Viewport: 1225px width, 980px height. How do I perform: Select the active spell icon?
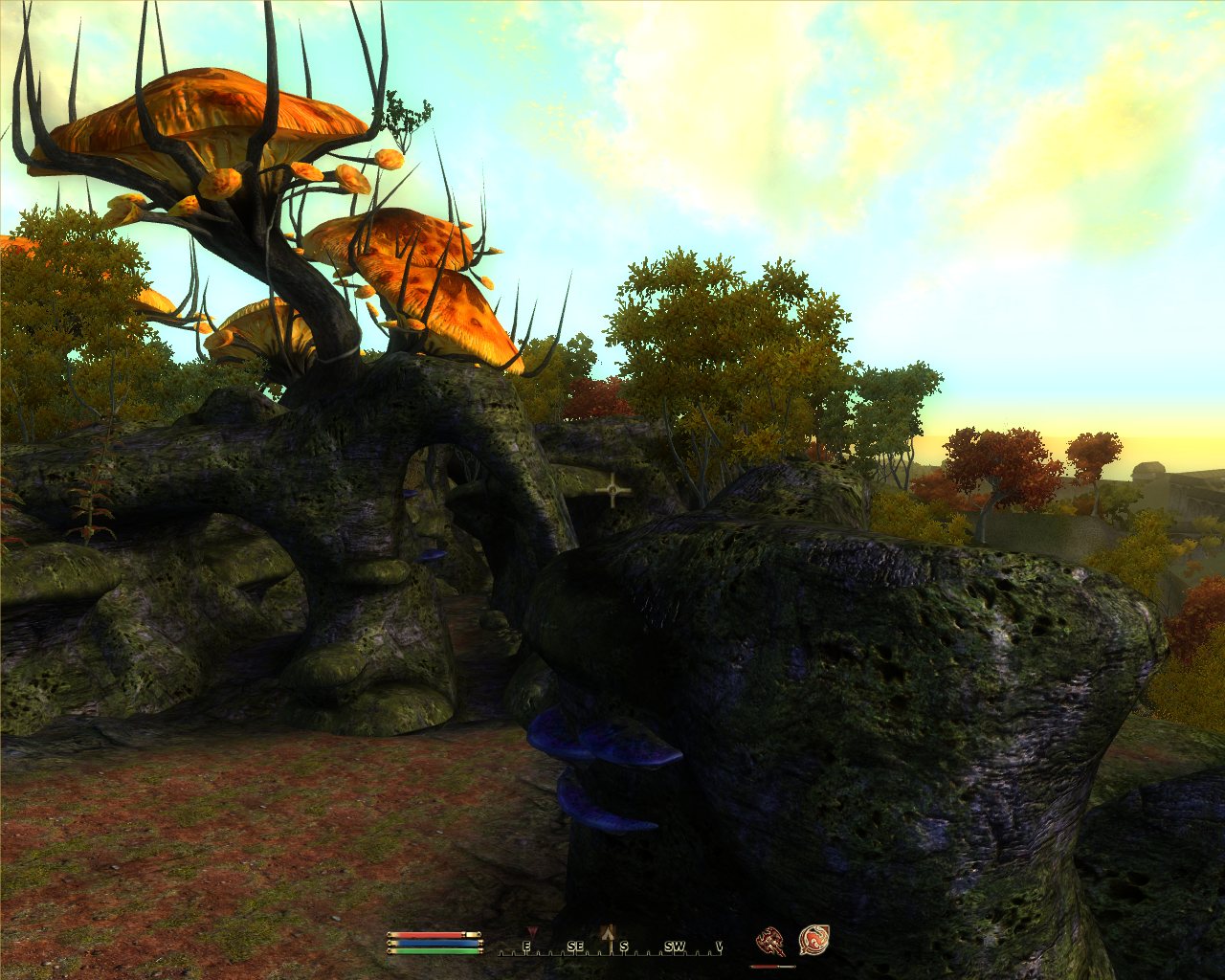coord(813,941)
